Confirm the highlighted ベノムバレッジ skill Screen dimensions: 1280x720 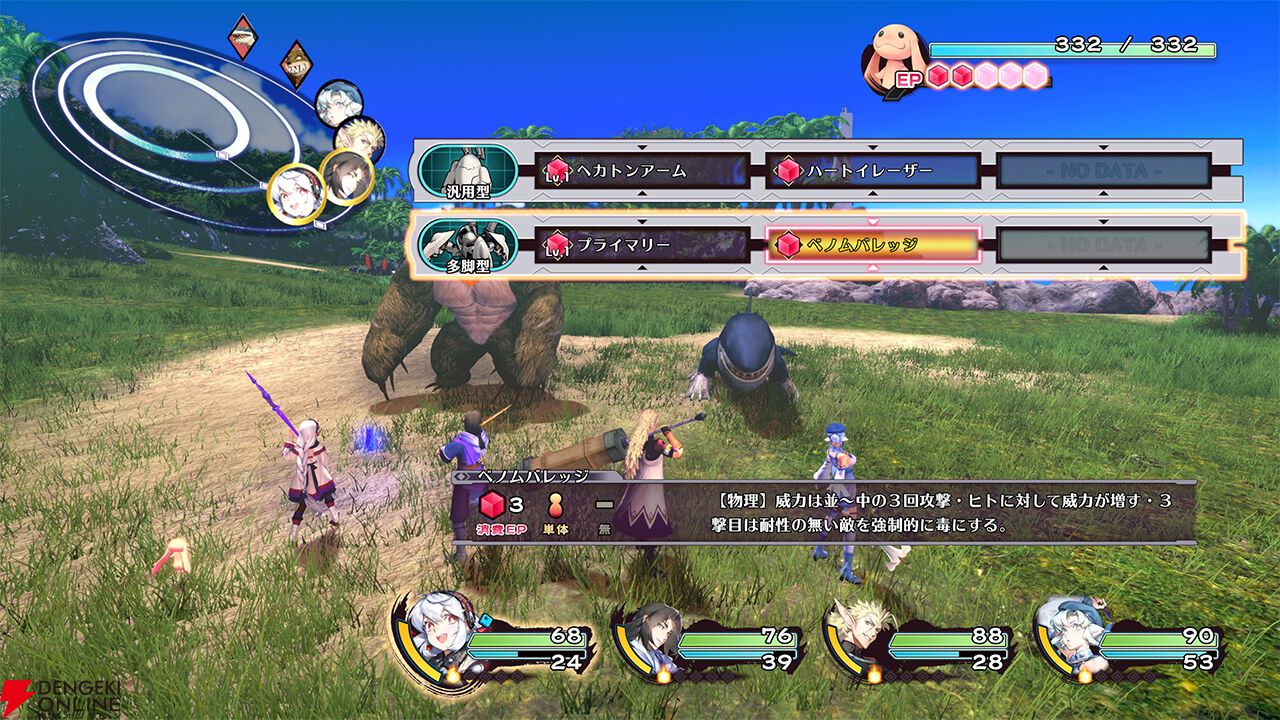[872, 244]
